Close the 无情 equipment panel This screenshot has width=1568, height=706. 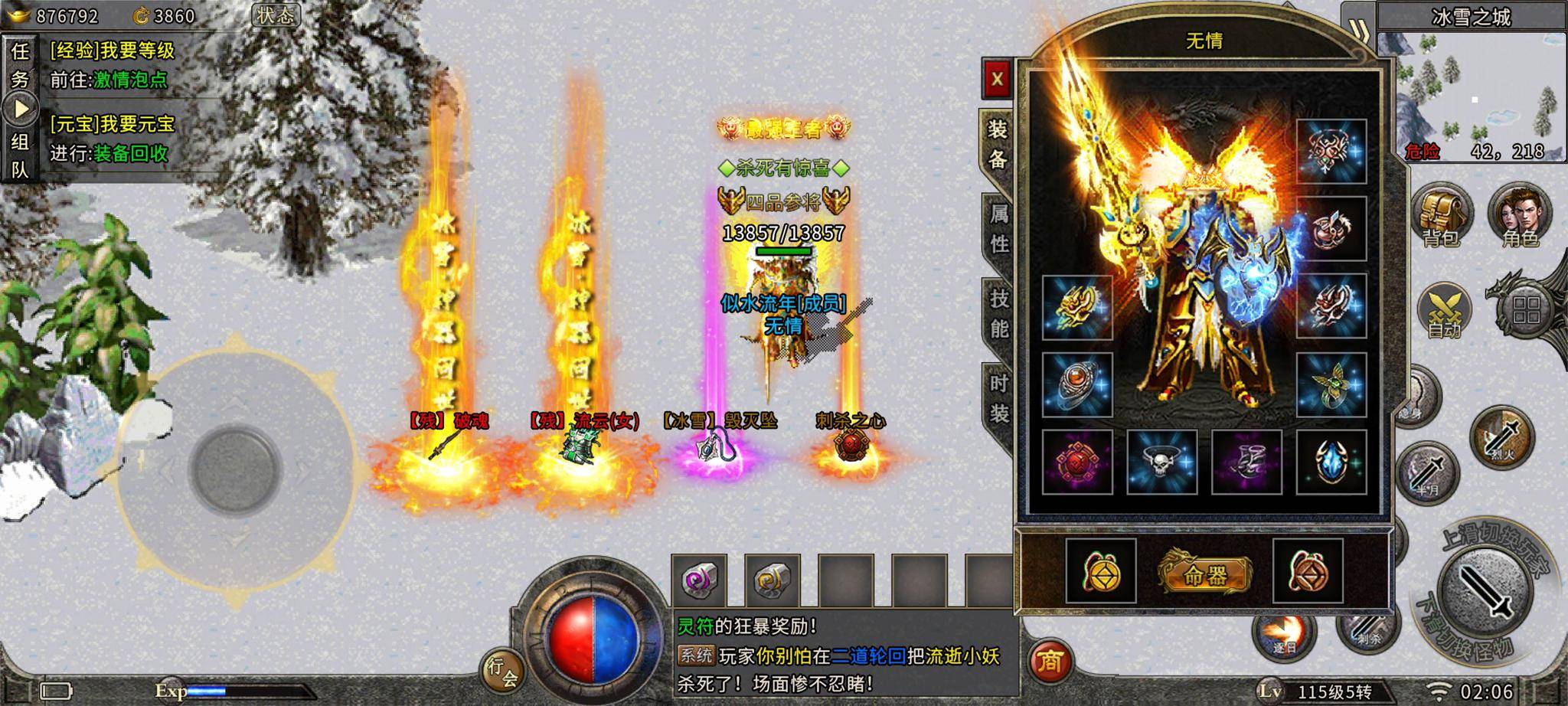click(x=997, y=79)
